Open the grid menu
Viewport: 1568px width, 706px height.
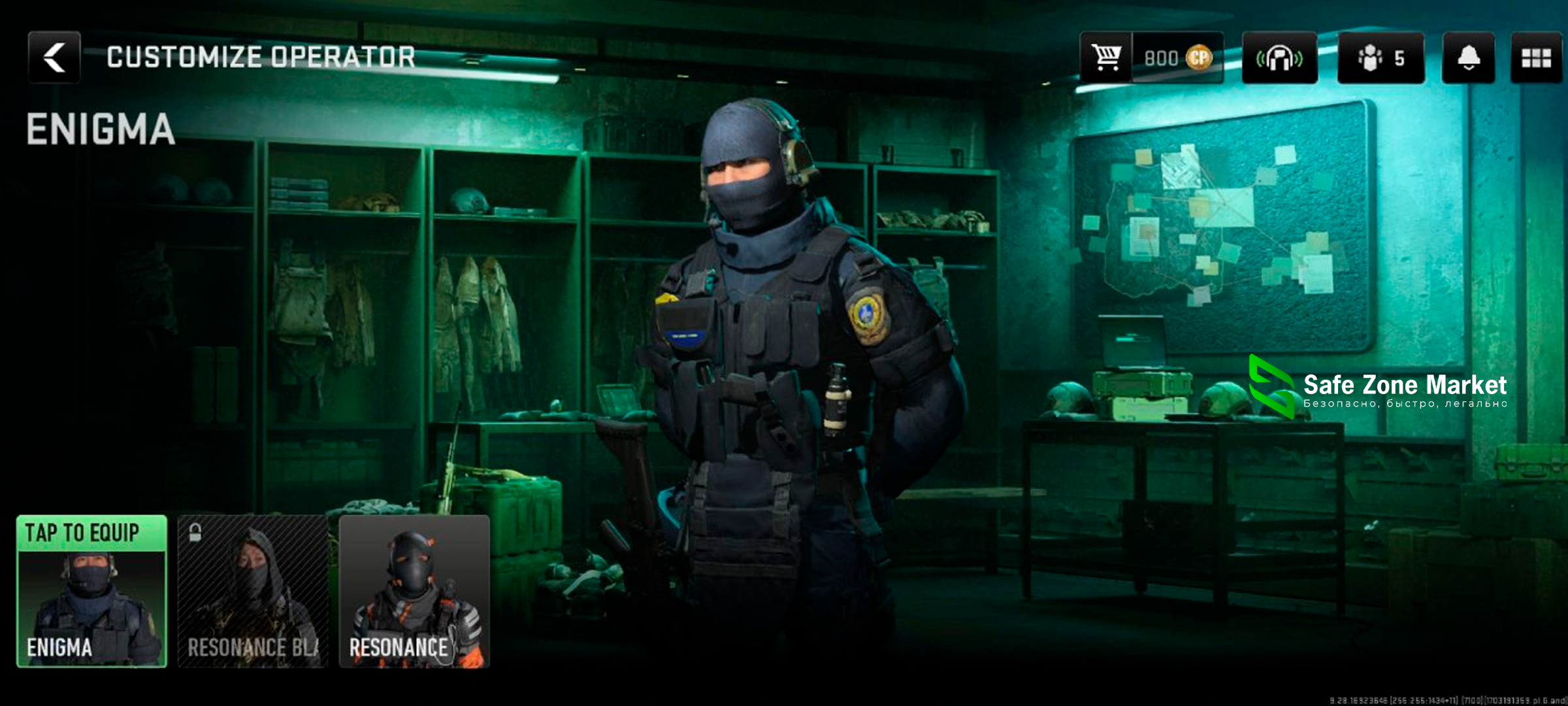coord(1536,58)
